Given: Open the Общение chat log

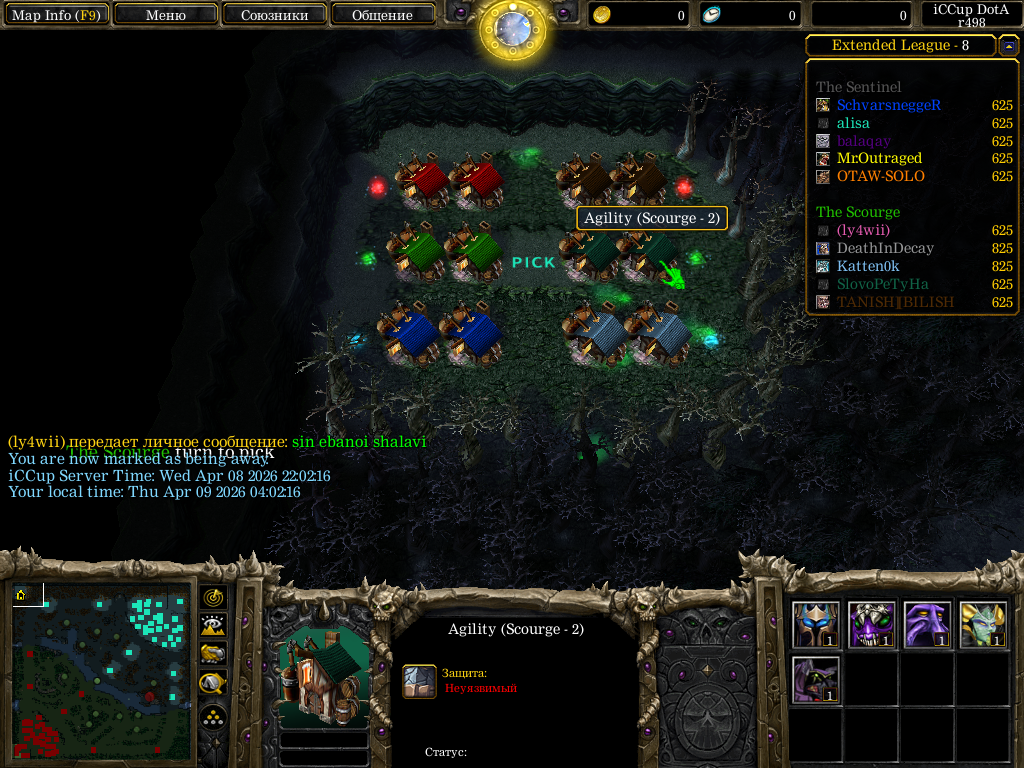Looking at the screenshot, I should (382, 15).
